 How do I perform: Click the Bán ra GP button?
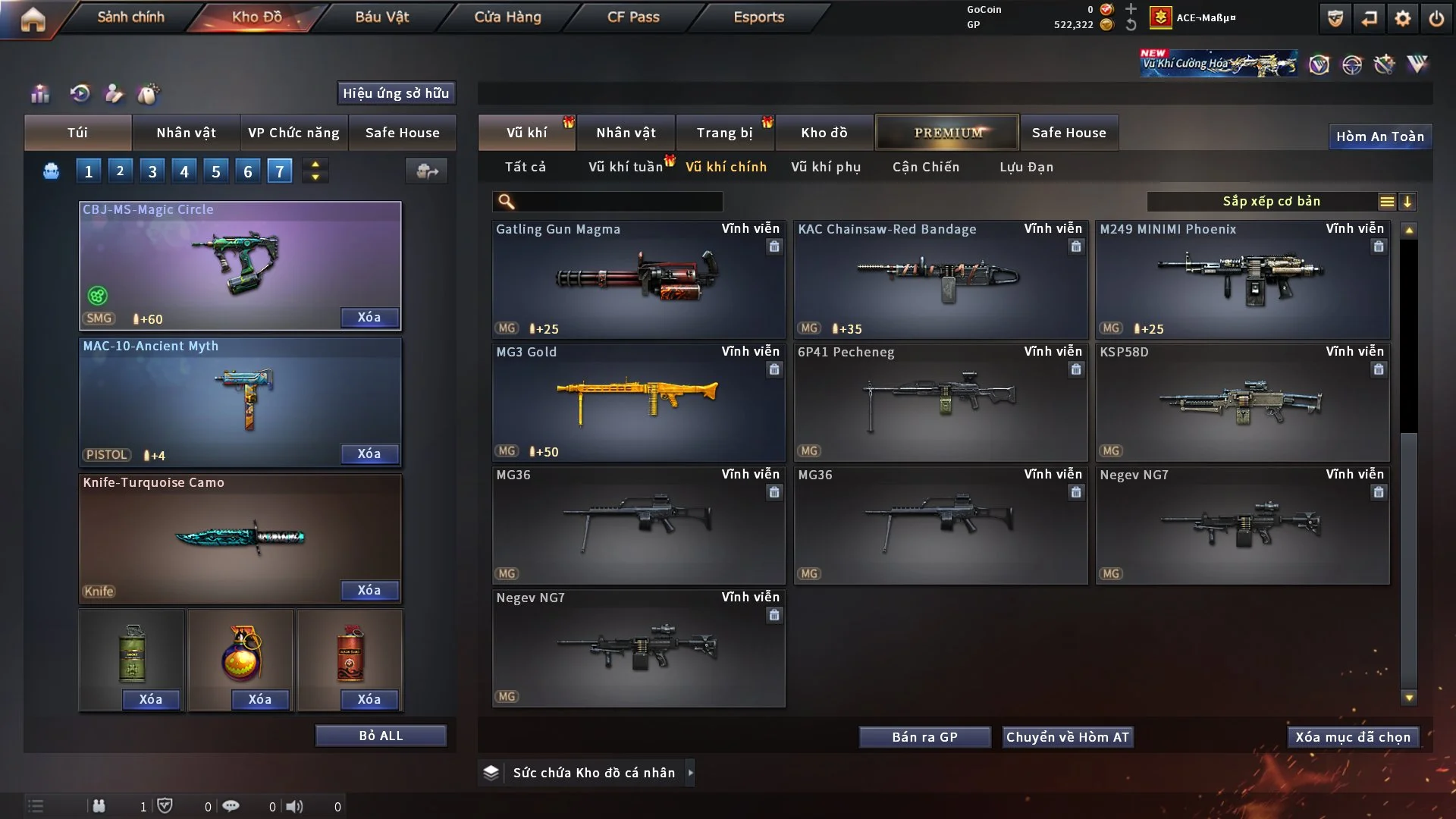(924, 737)
